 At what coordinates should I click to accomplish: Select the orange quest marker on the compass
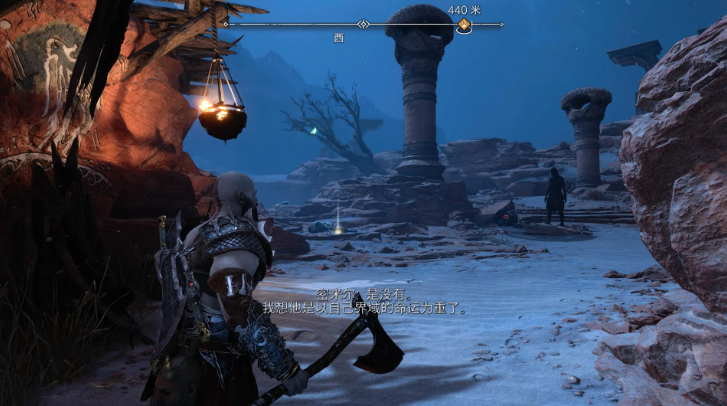(463, 26)
